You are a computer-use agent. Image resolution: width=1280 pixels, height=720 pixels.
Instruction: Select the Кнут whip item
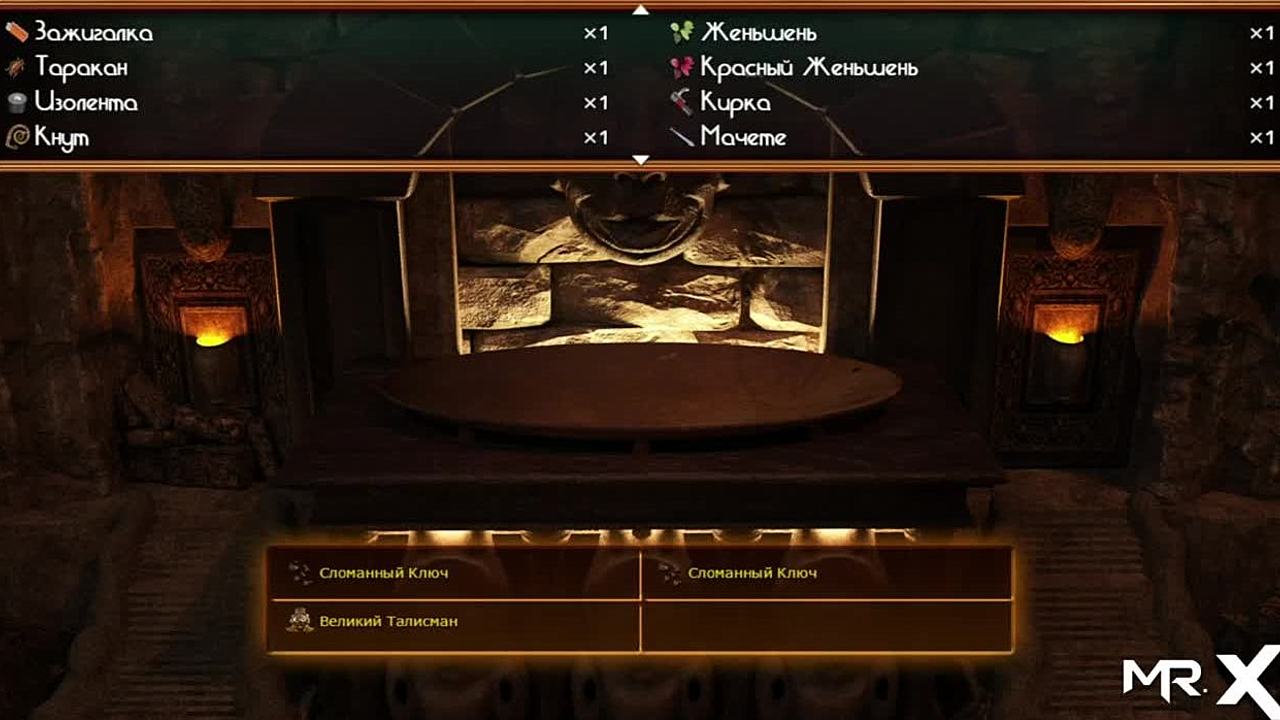pyautogui.click(x=62, y=138)
